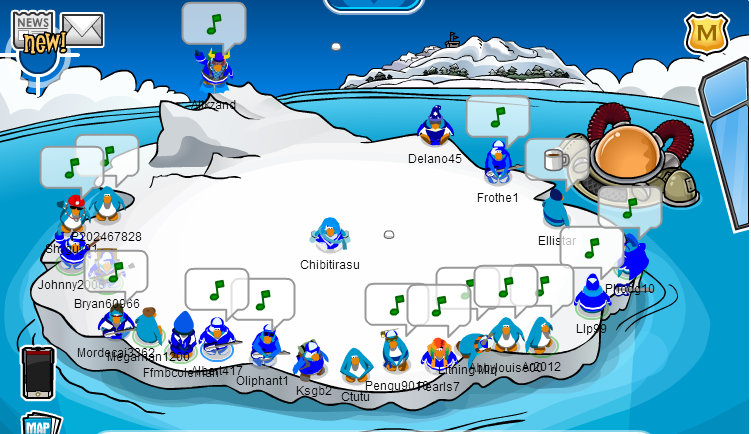Check the mail envelope icon
751x434 pixels.
pyautogui.click(x=84, y=31)
